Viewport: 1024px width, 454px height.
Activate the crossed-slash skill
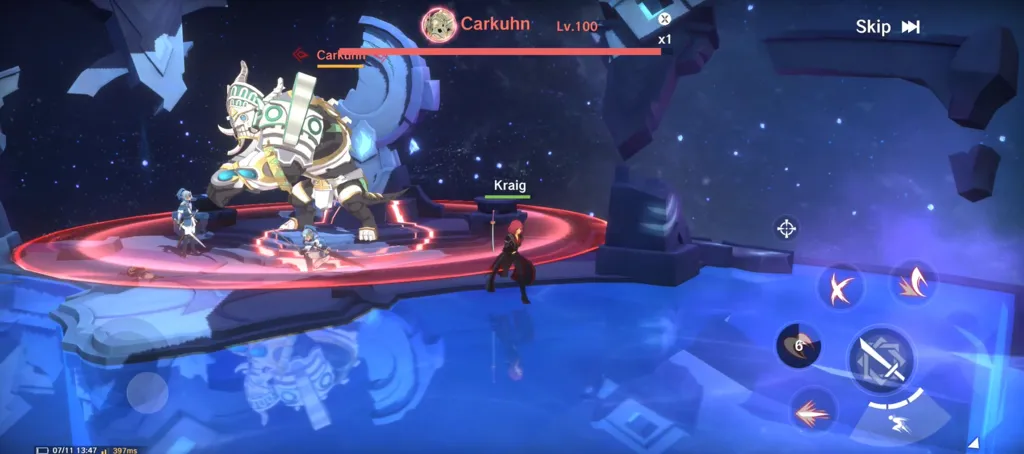point(840,288)
